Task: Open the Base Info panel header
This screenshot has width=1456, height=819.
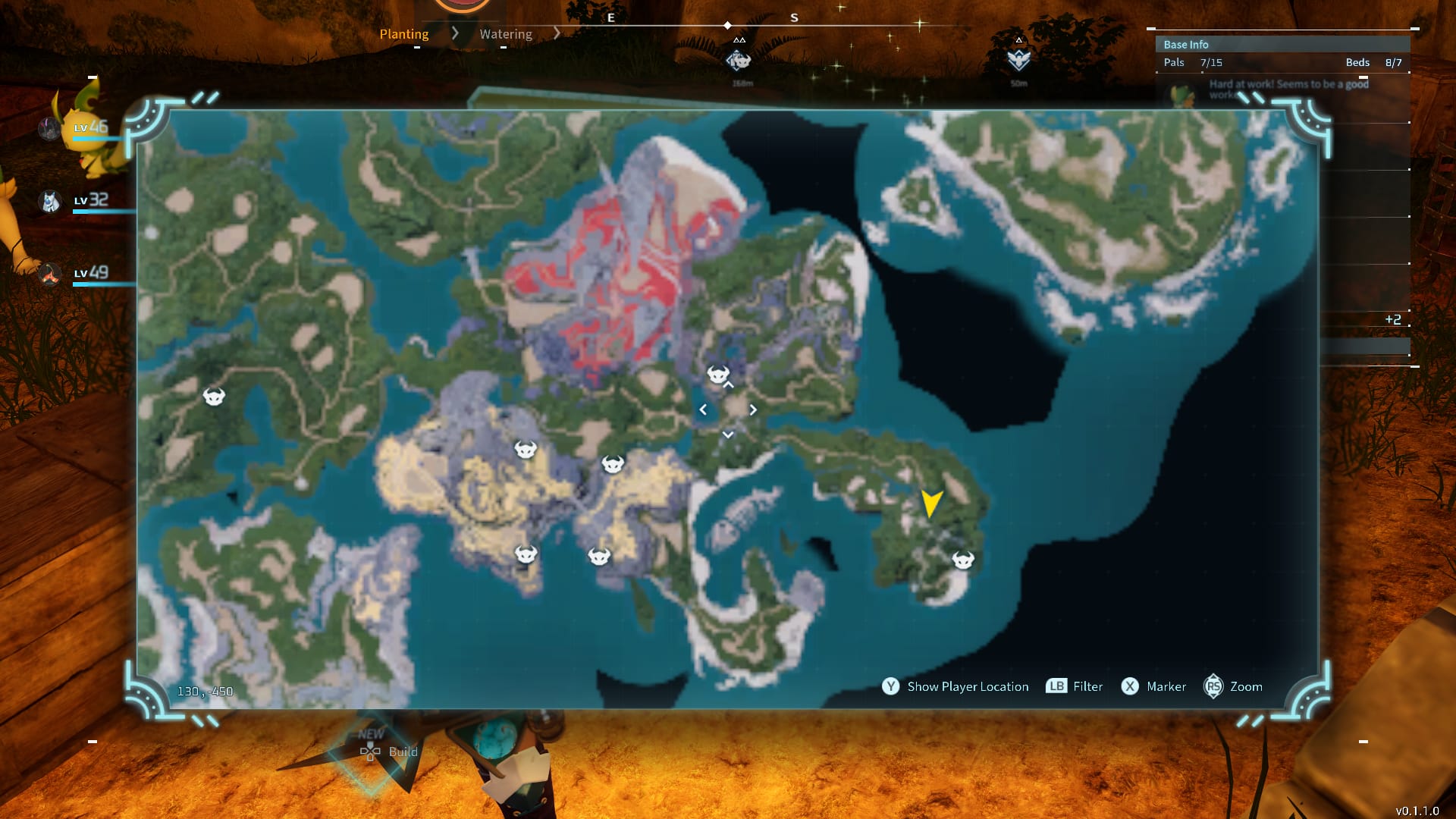Action: 1185,44
